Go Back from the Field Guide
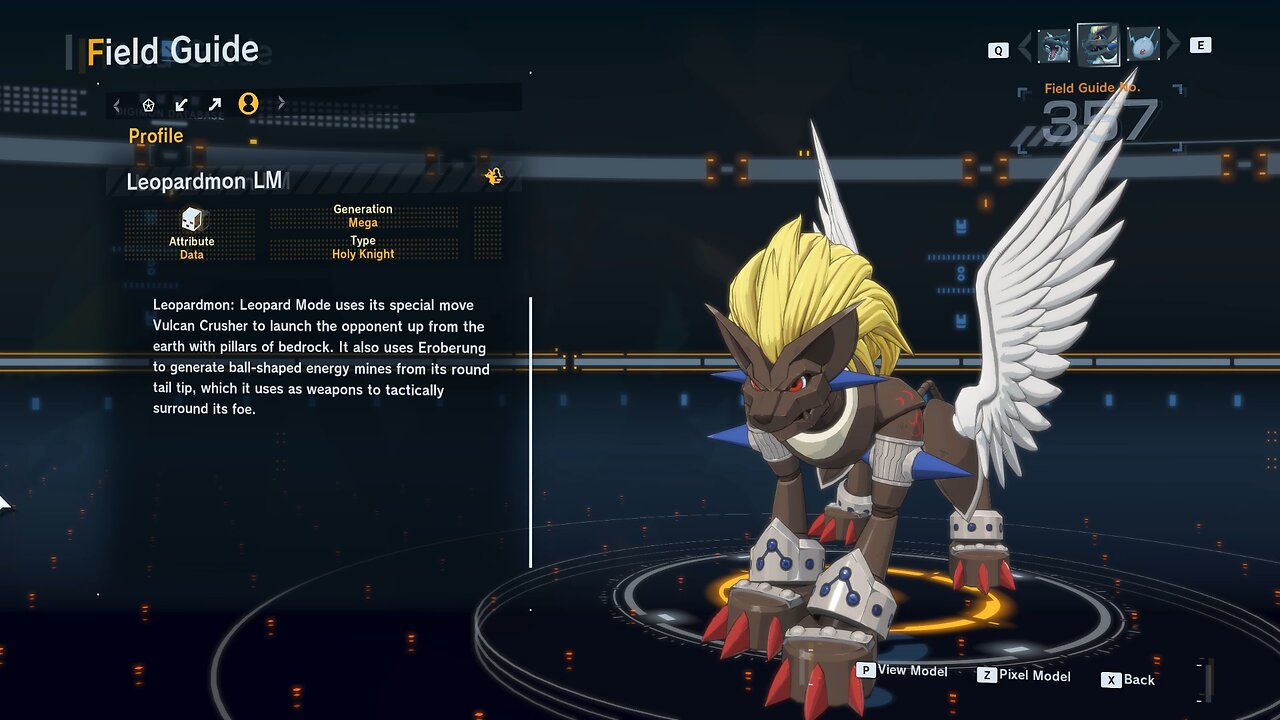The width and height of the screenshot is (1280, 720). (x=1128, y=680)
